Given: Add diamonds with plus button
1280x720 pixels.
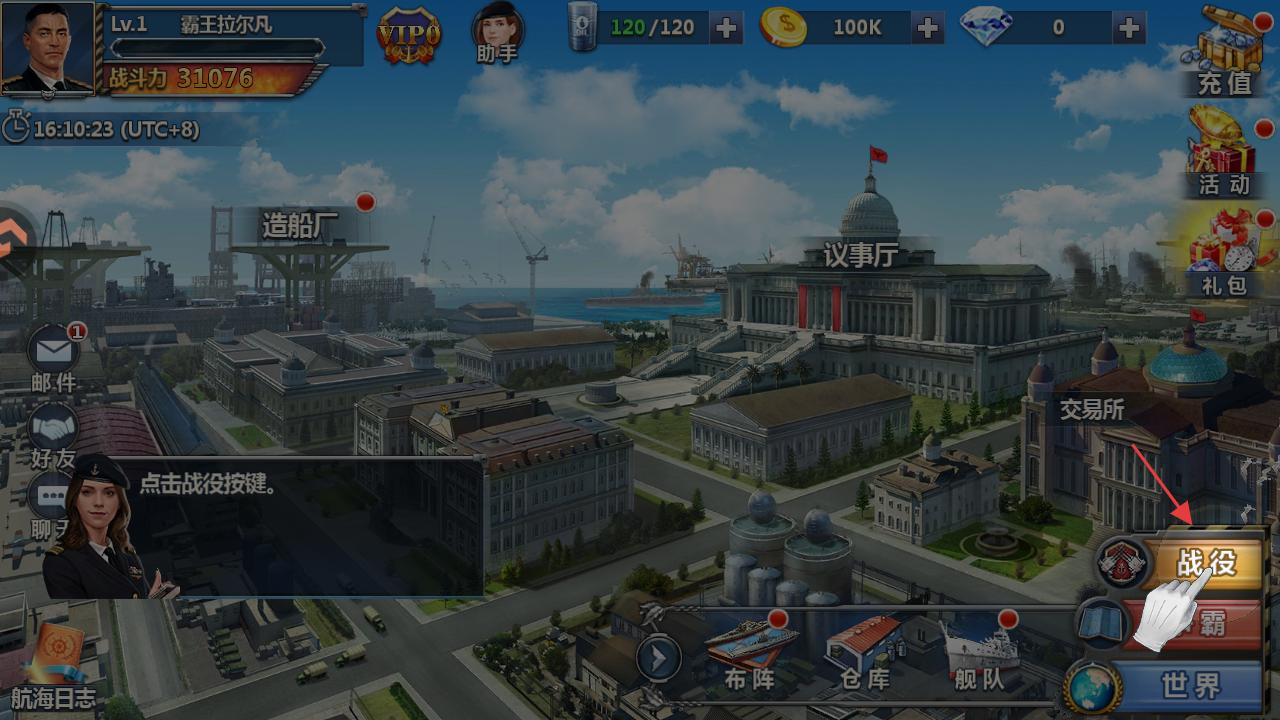Looking at the screenshot, I should pos(1130,28).
